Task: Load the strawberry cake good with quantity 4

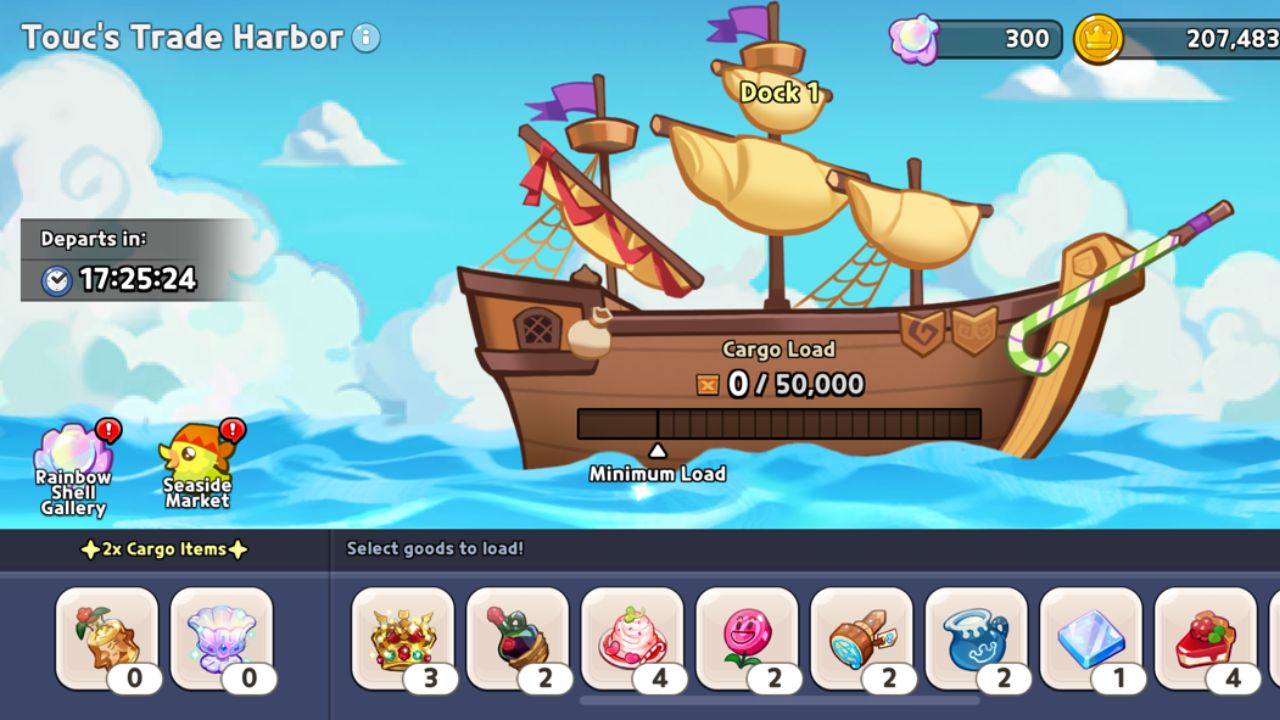Action: point(635,637)
